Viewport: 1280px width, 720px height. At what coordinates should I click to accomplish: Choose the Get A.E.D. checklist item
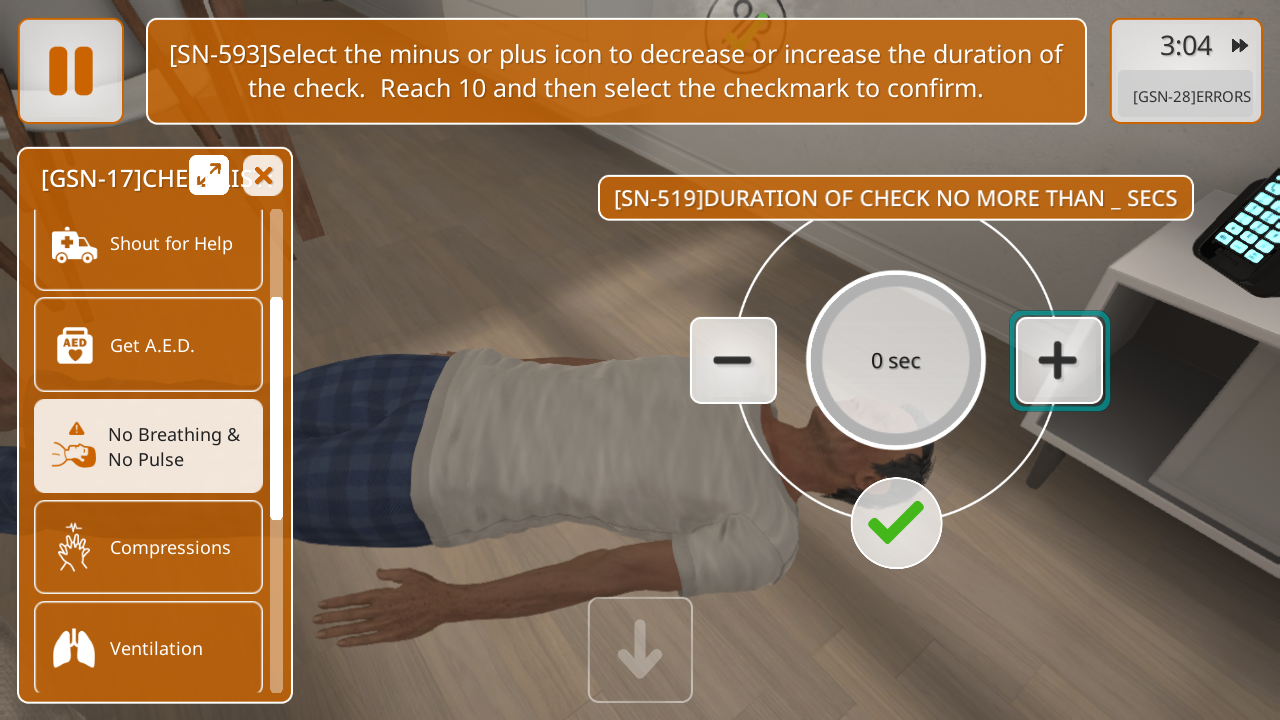click(148, 345)
